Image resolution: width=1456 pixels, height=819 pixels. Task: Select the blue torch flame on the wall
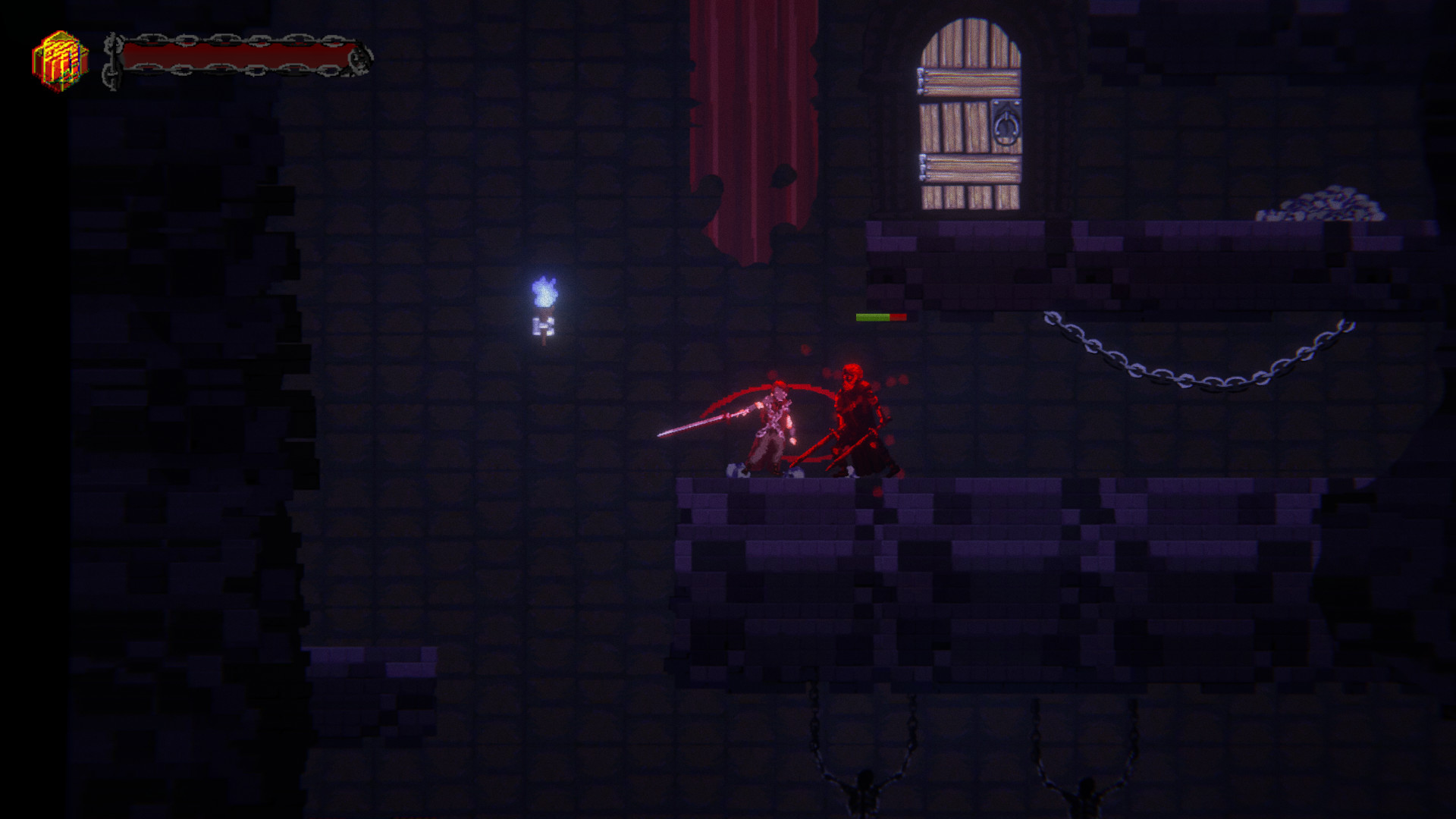pyautogui.click(x=544, y=292)
